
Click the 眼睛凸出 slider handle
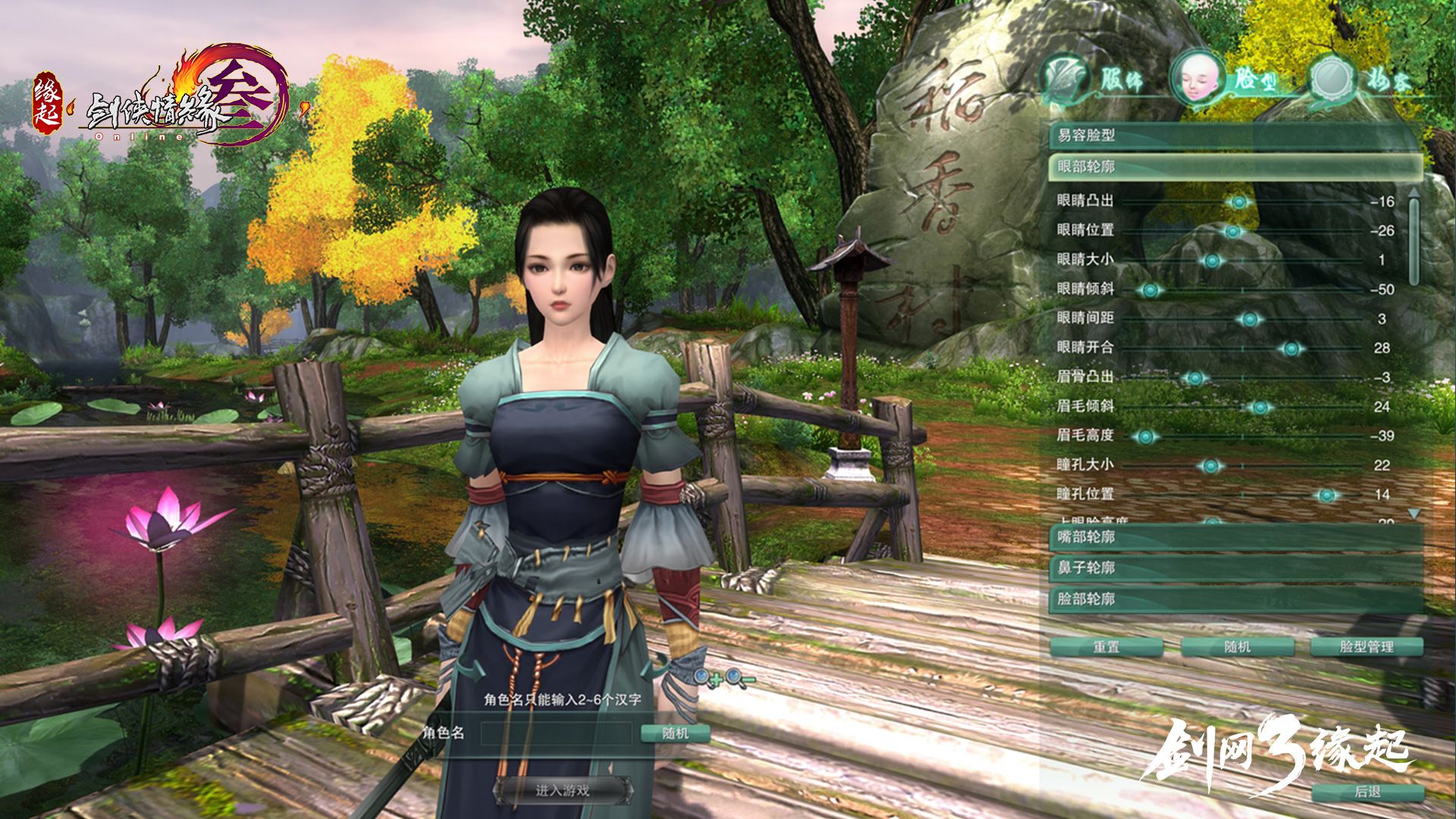coord(1239,202)
